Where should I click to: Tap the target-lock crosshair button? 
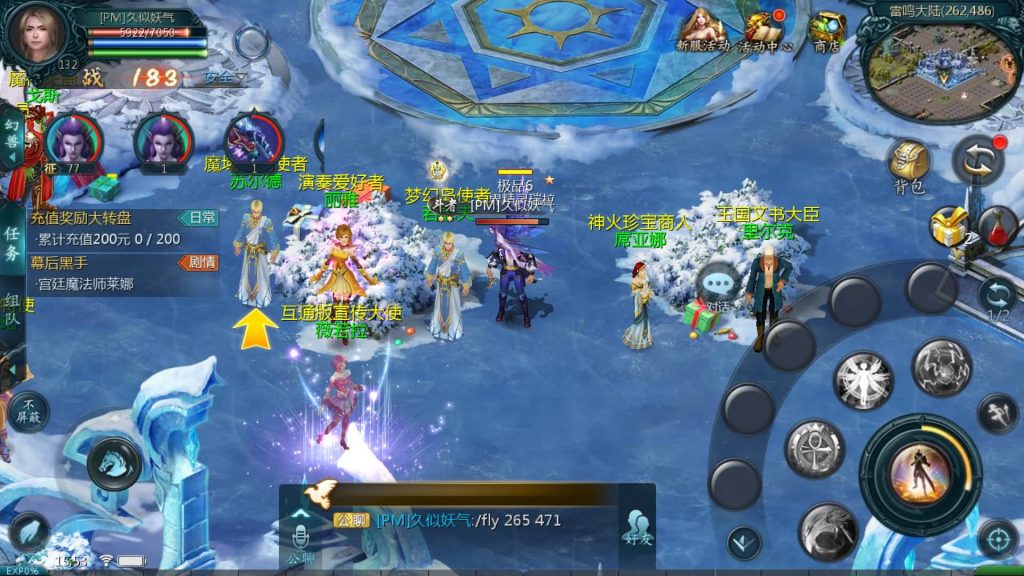click(996, 538)
